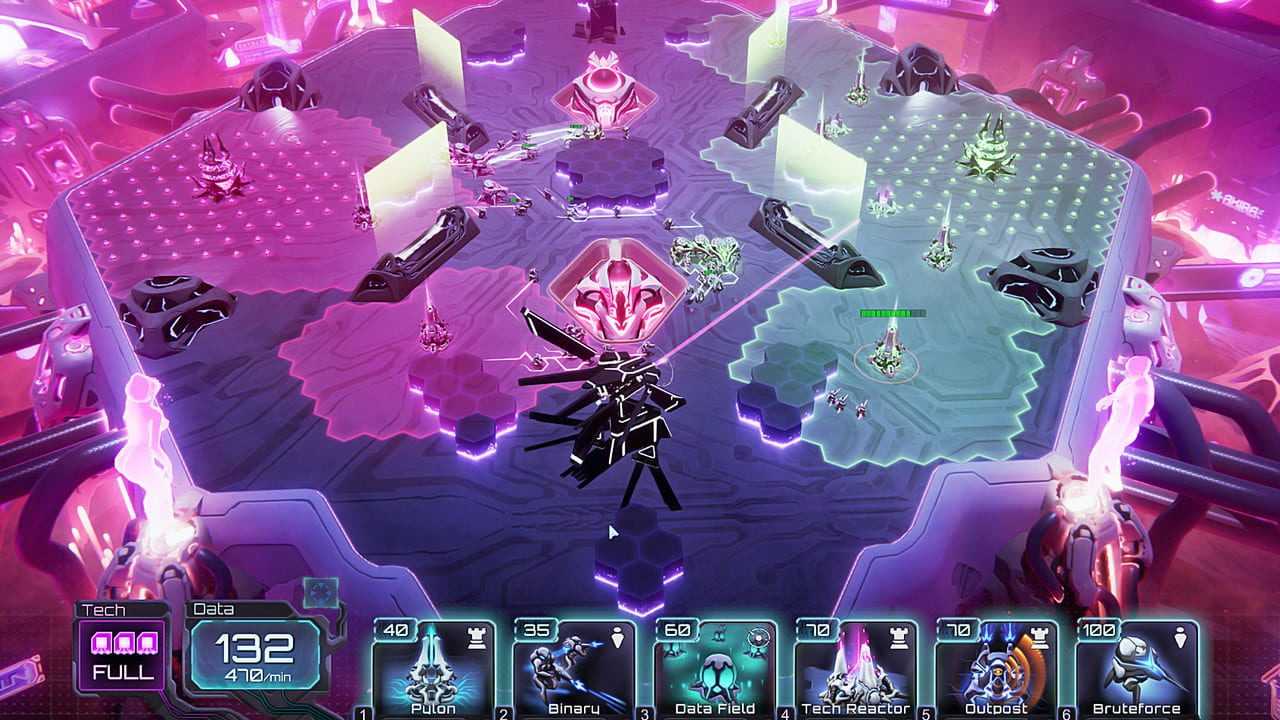Choose the Binary unit card
This screenshot has height=720, width=1280.
574,668
